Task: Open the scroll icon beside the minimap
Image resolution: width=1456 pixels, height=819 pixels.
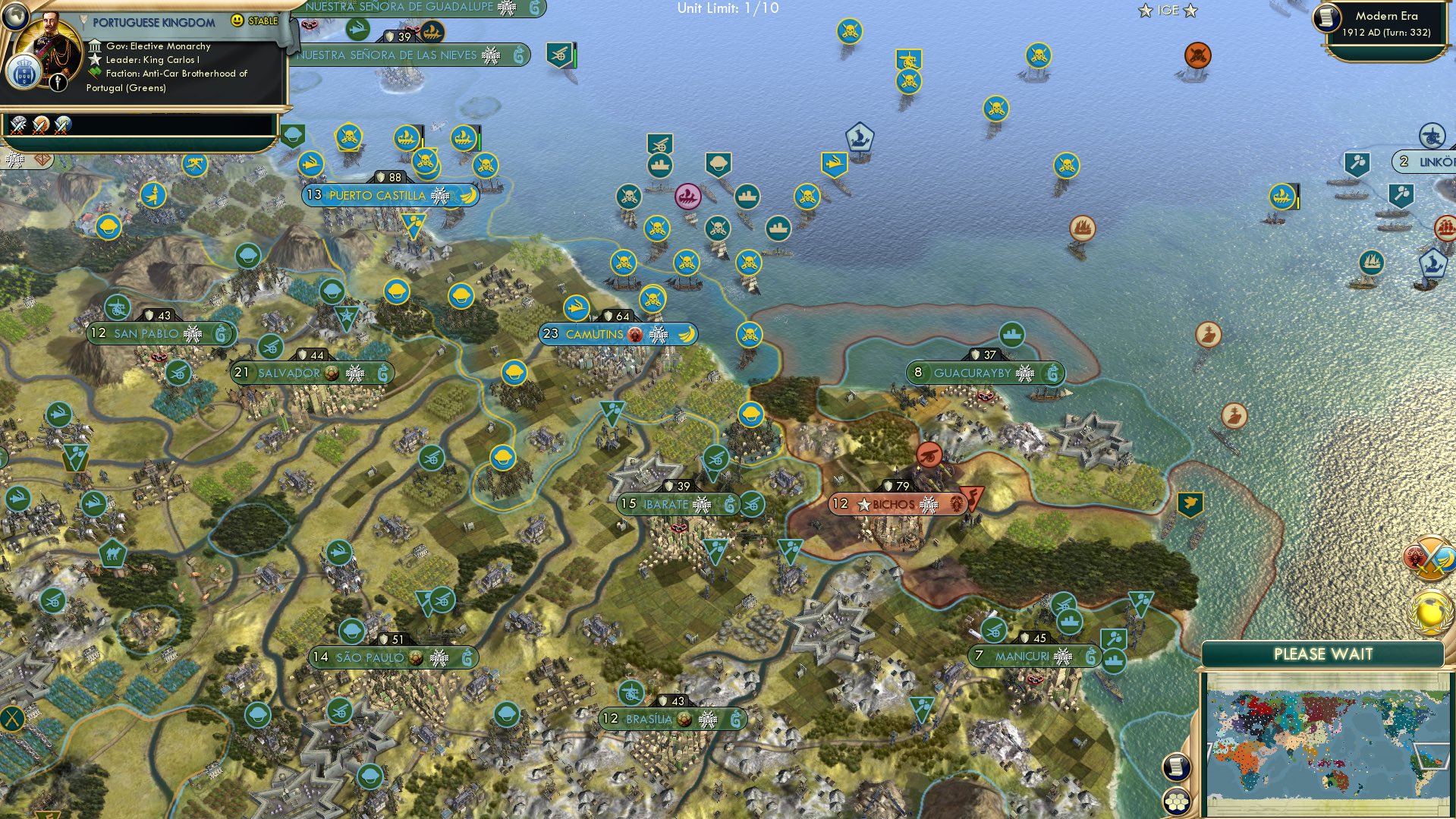Action: [x=1175, y=767]
